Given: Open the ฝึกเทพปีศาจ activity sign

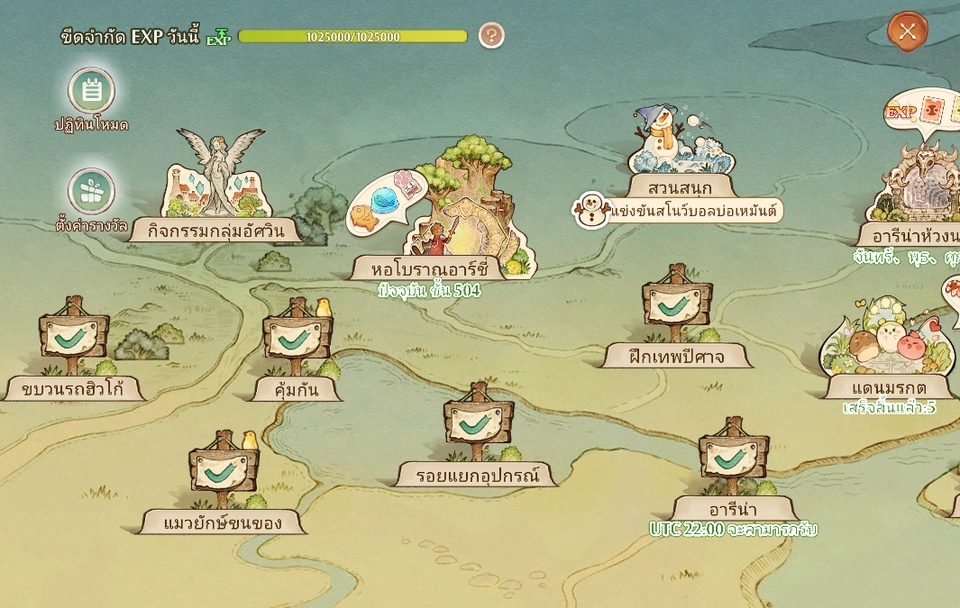Looking at the screenshot, I should click(x=677, y=310).
